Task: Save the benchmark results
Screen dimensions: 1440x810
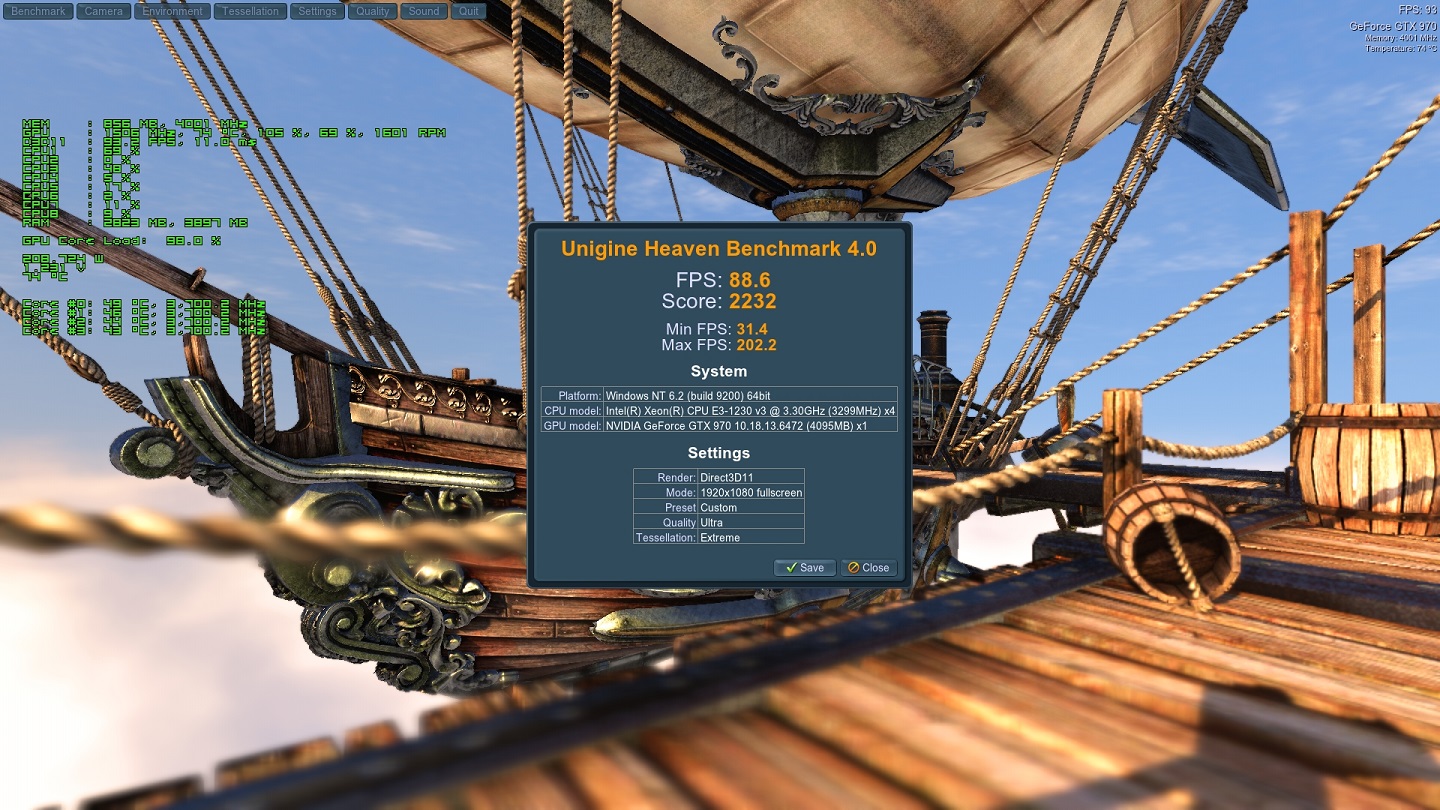Action: point(805,568)
